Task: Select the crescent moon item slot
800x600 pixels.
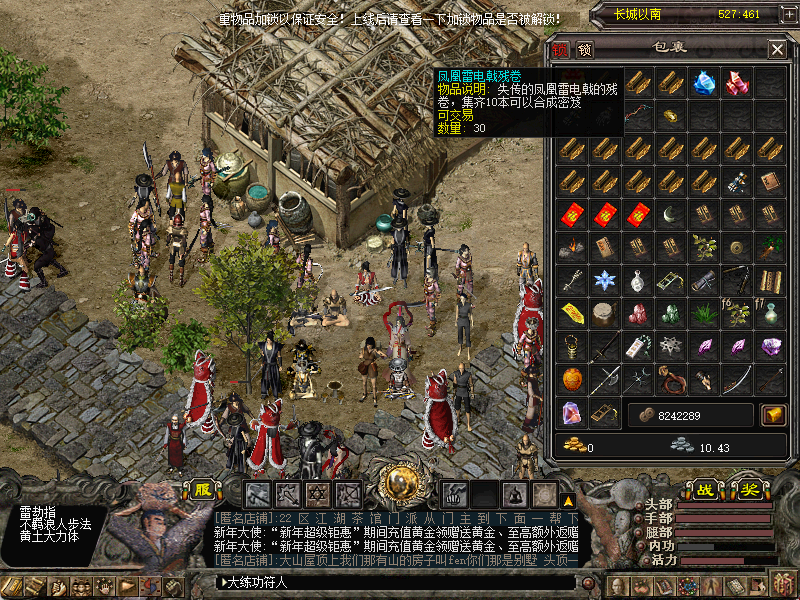Action: 671,214
